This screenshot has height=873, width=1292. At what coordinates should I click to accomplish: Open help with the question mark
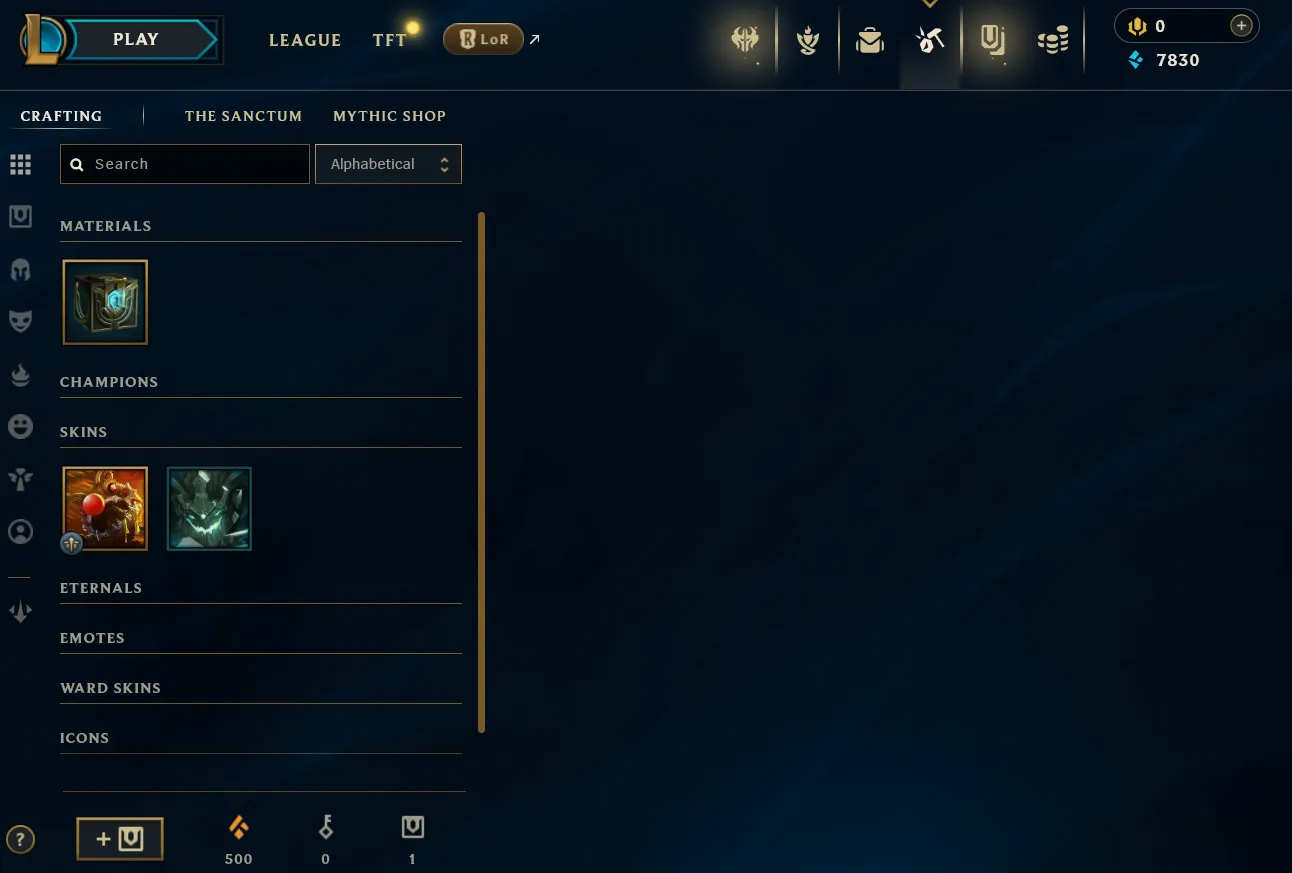click(x=20, y=840)
